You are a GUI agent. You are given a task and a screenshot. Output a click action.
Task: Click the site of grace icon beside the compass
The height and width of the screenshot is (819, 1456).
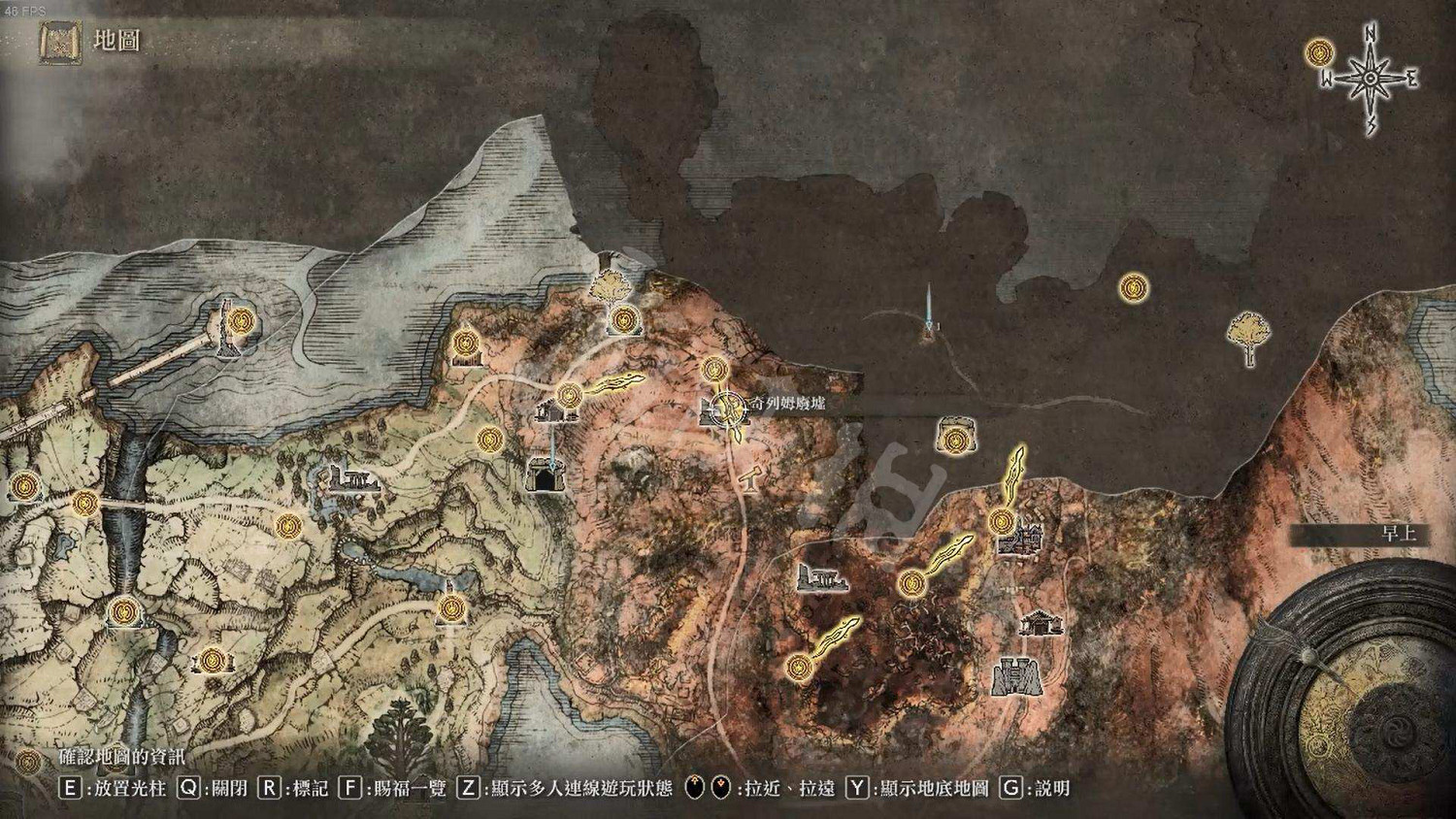[x=1318, y=53]
